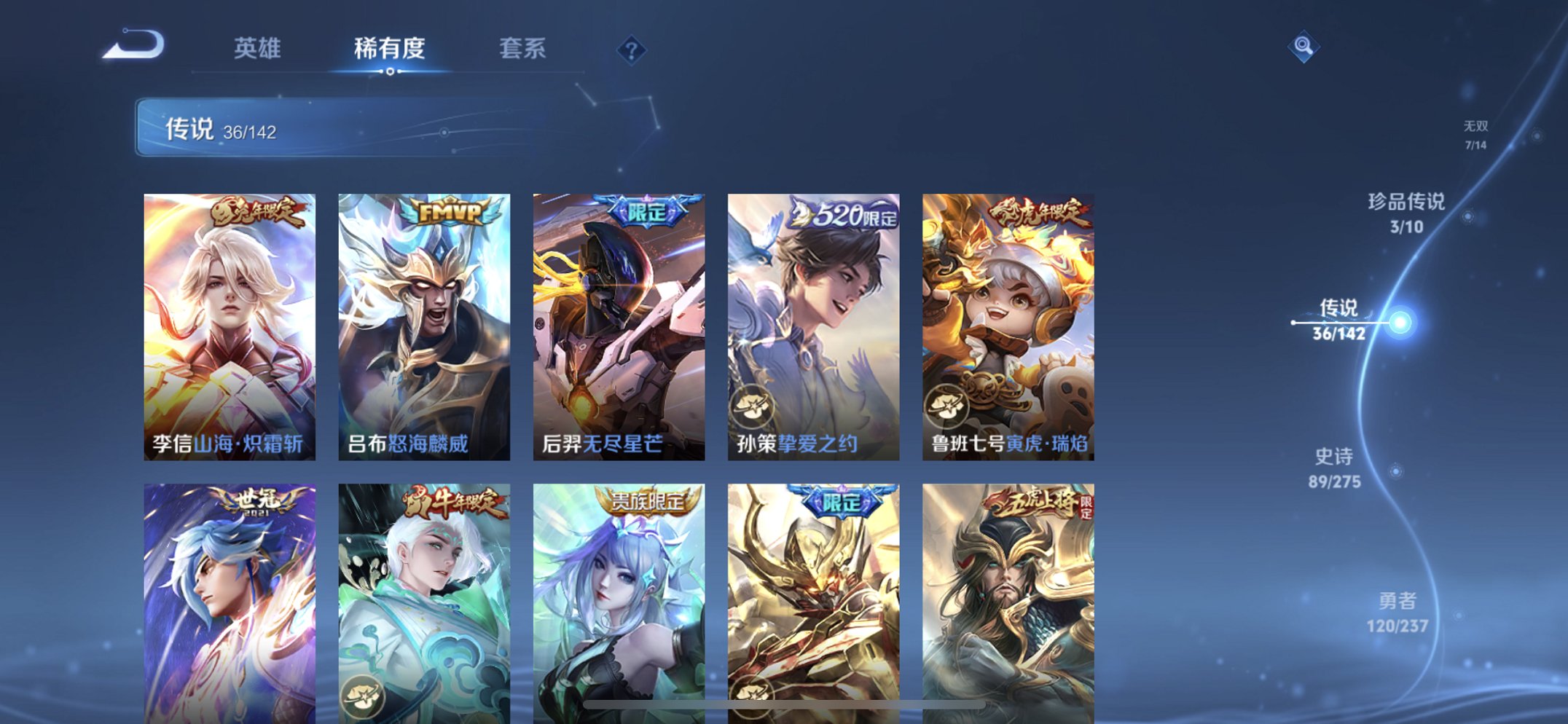This screenshot has width=1568, height=724.
Task: Switch to the 英雄 tab
Action: tap(258, 48)
